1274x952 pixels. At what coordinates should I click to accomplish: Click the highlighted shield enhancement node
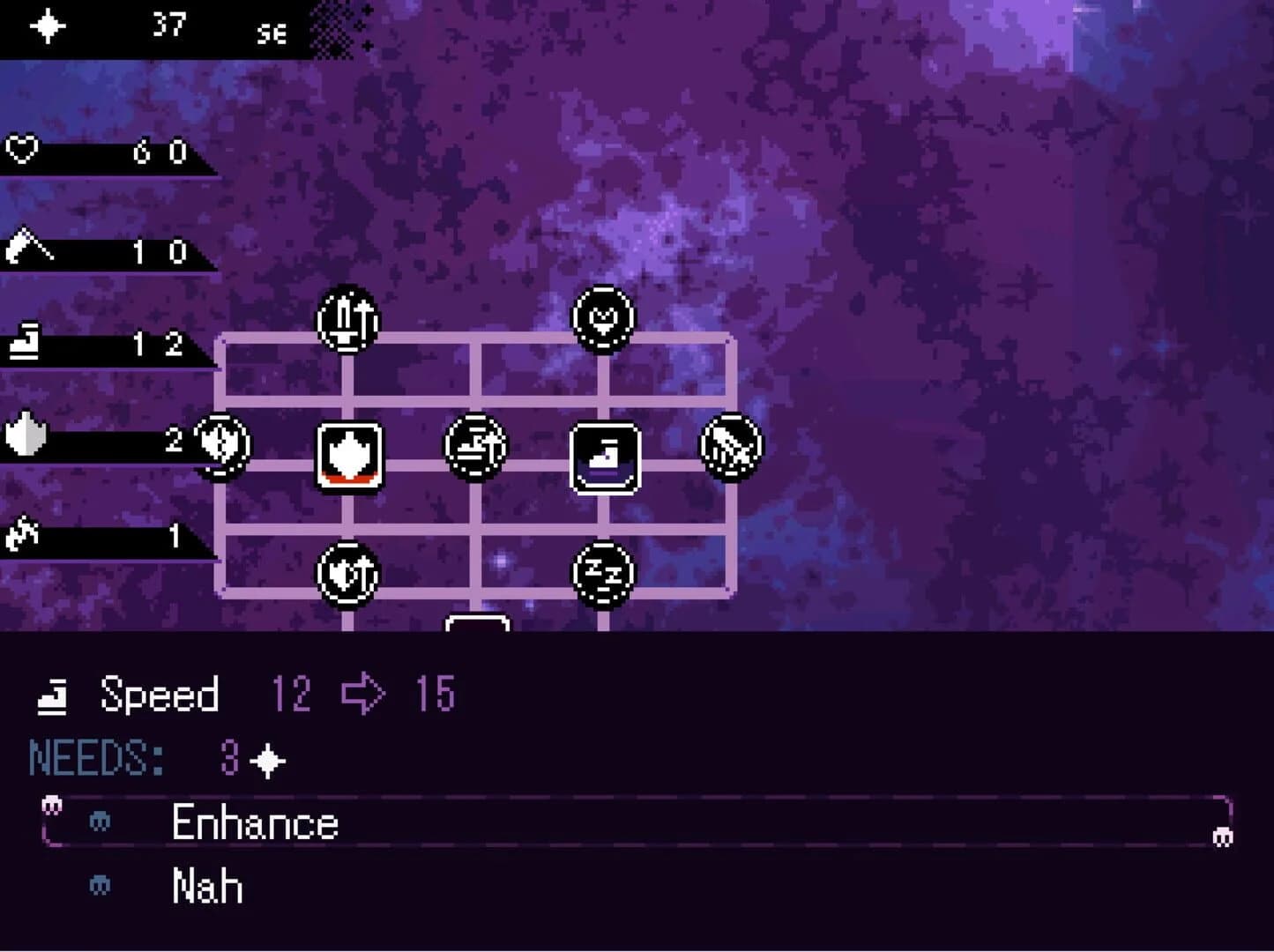coord(350,453)
